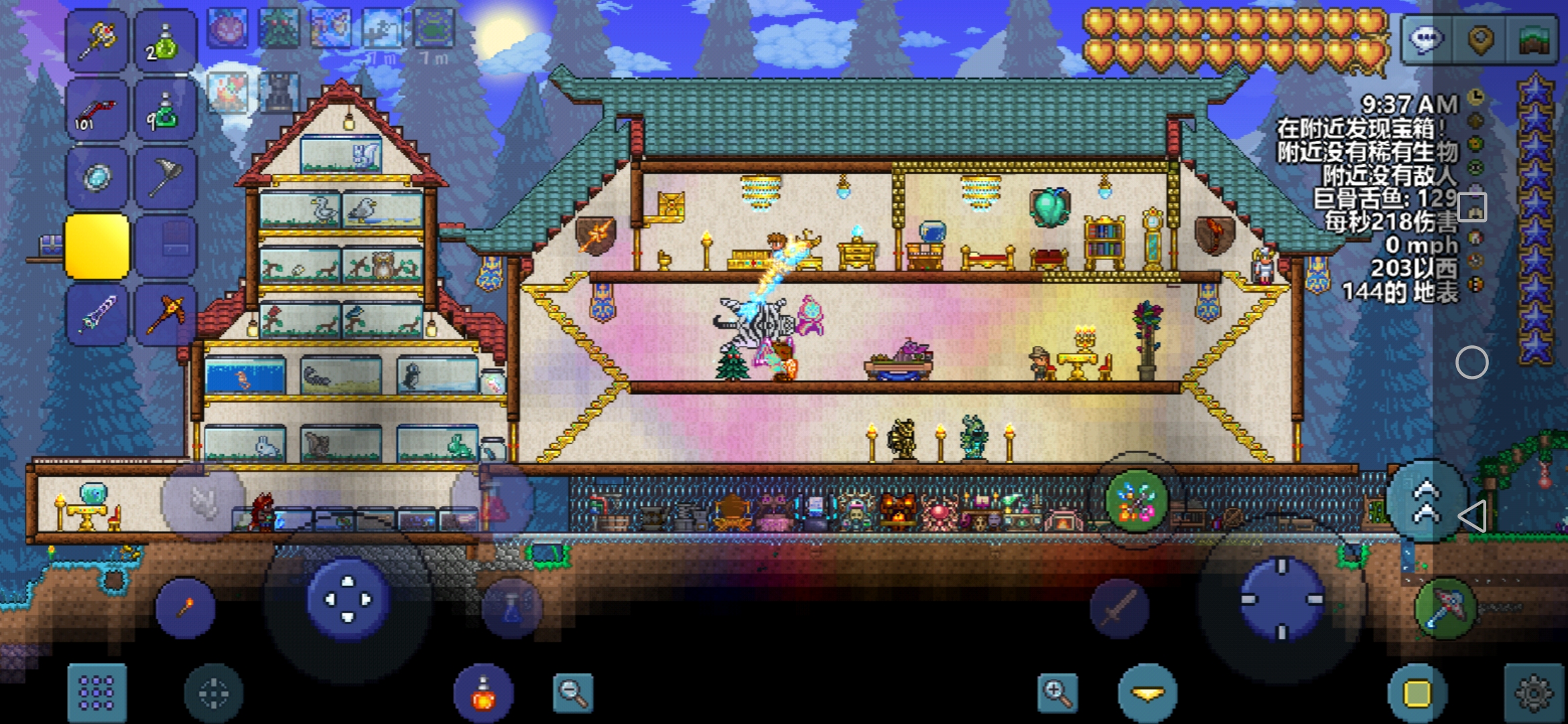Viewport: 1568px width, 724px height.
Task: Toggle the minimap landscape button
Action: click(1532, 39)
